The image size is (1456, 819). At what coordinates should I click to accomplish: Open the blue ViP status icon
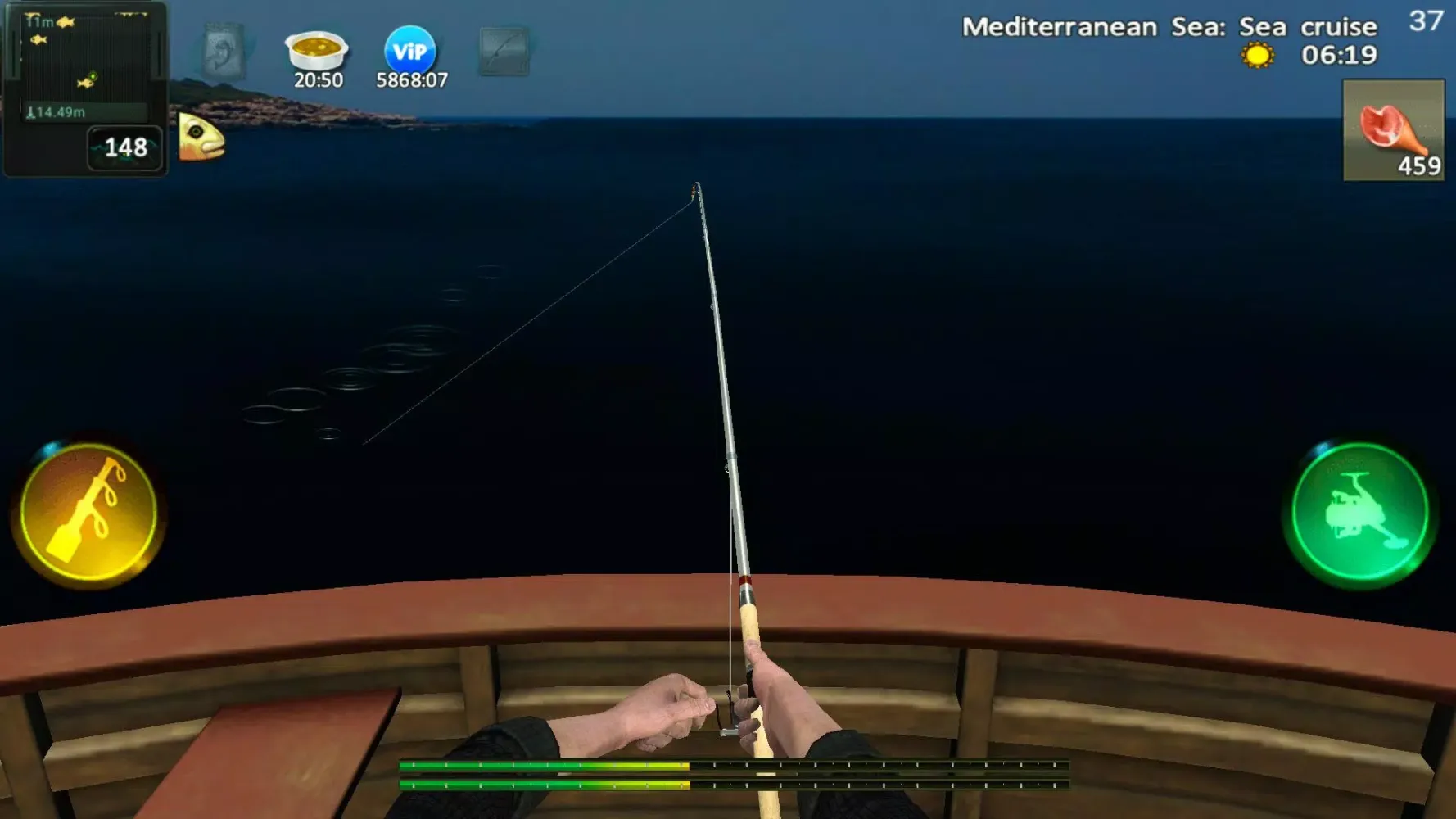pyautogui.click(x=409, y=51)
